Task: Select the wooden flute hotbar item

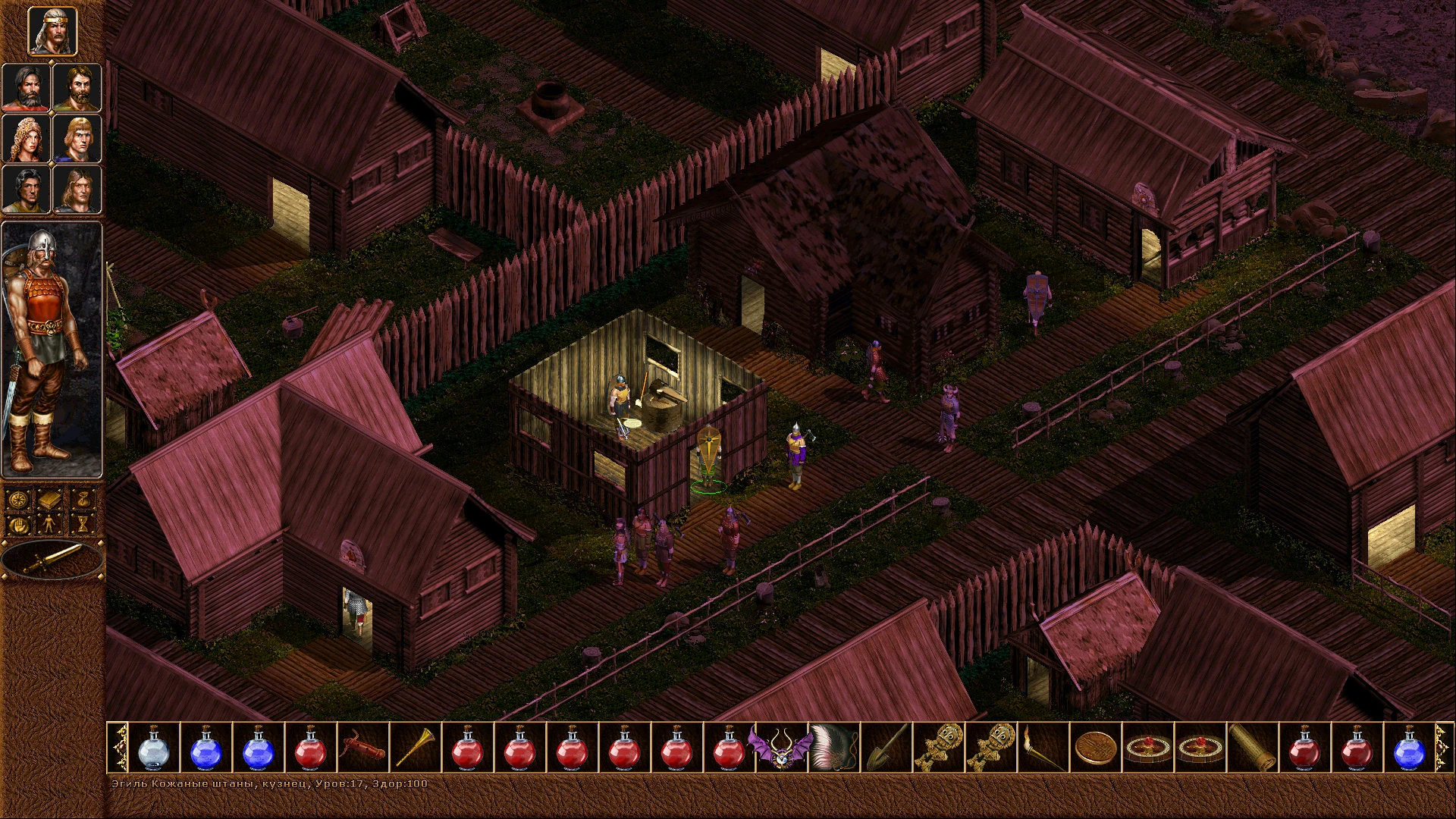Action: click(x=363, y=747)
